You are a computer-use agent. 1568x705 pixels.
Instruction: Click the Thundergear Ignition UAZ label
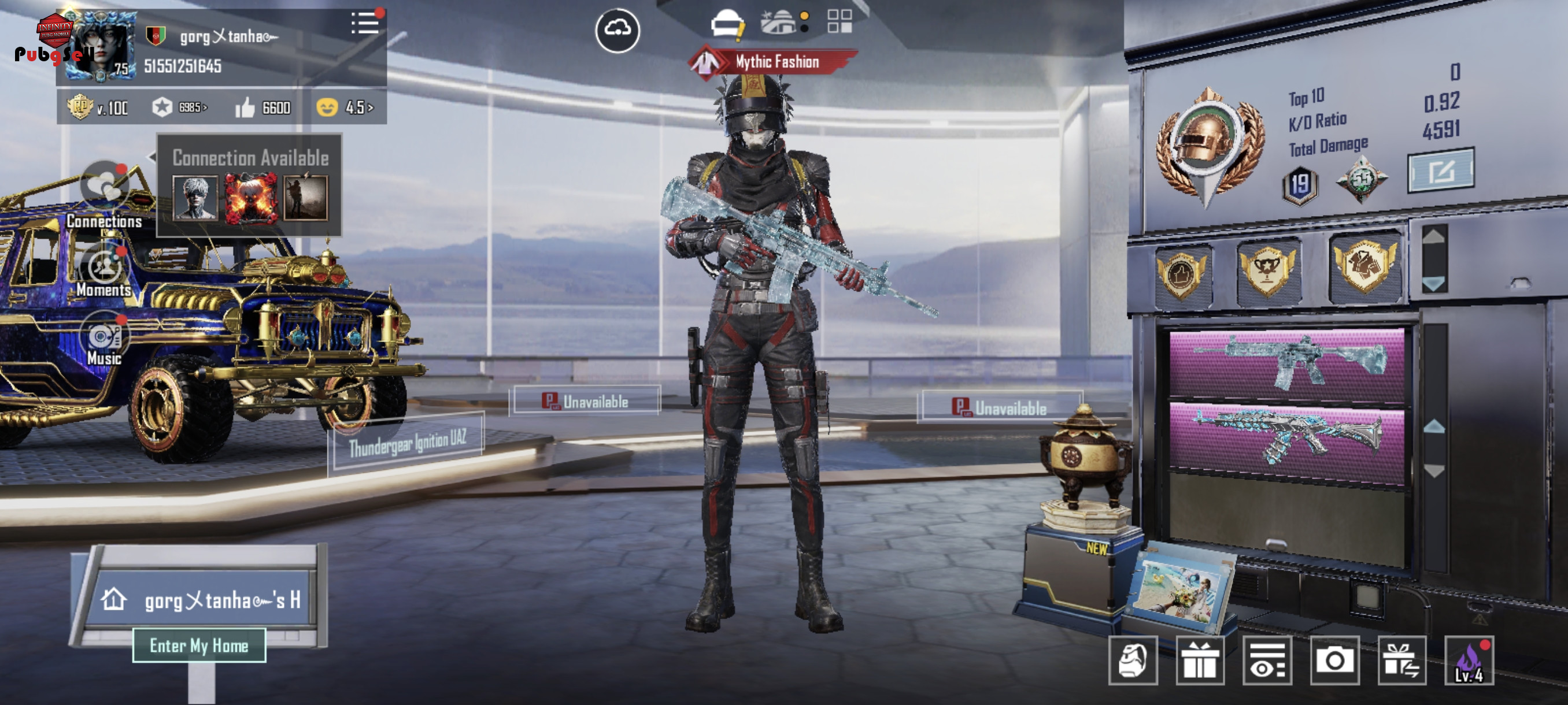[x=407, y=443]
